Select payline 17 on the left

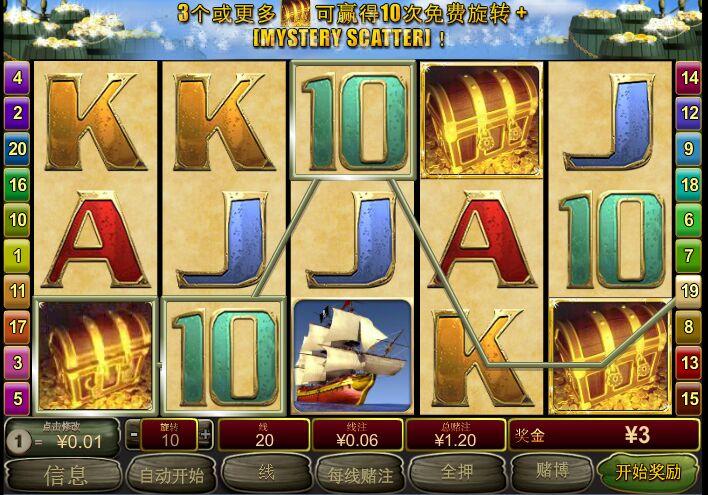click(17, 326)
